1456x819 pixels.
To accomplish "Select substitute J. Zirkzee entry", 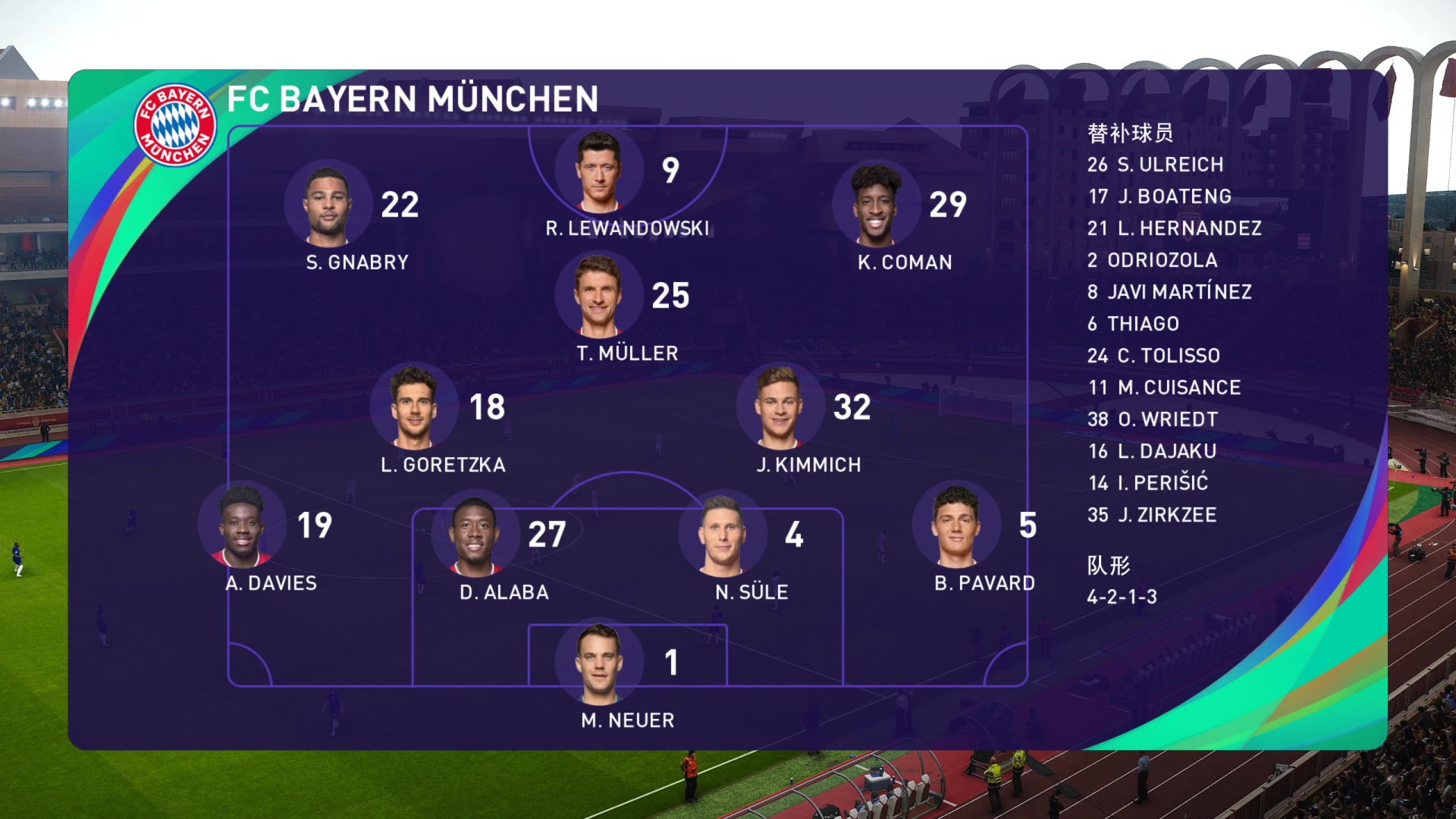I will [x=1151, y=515].
